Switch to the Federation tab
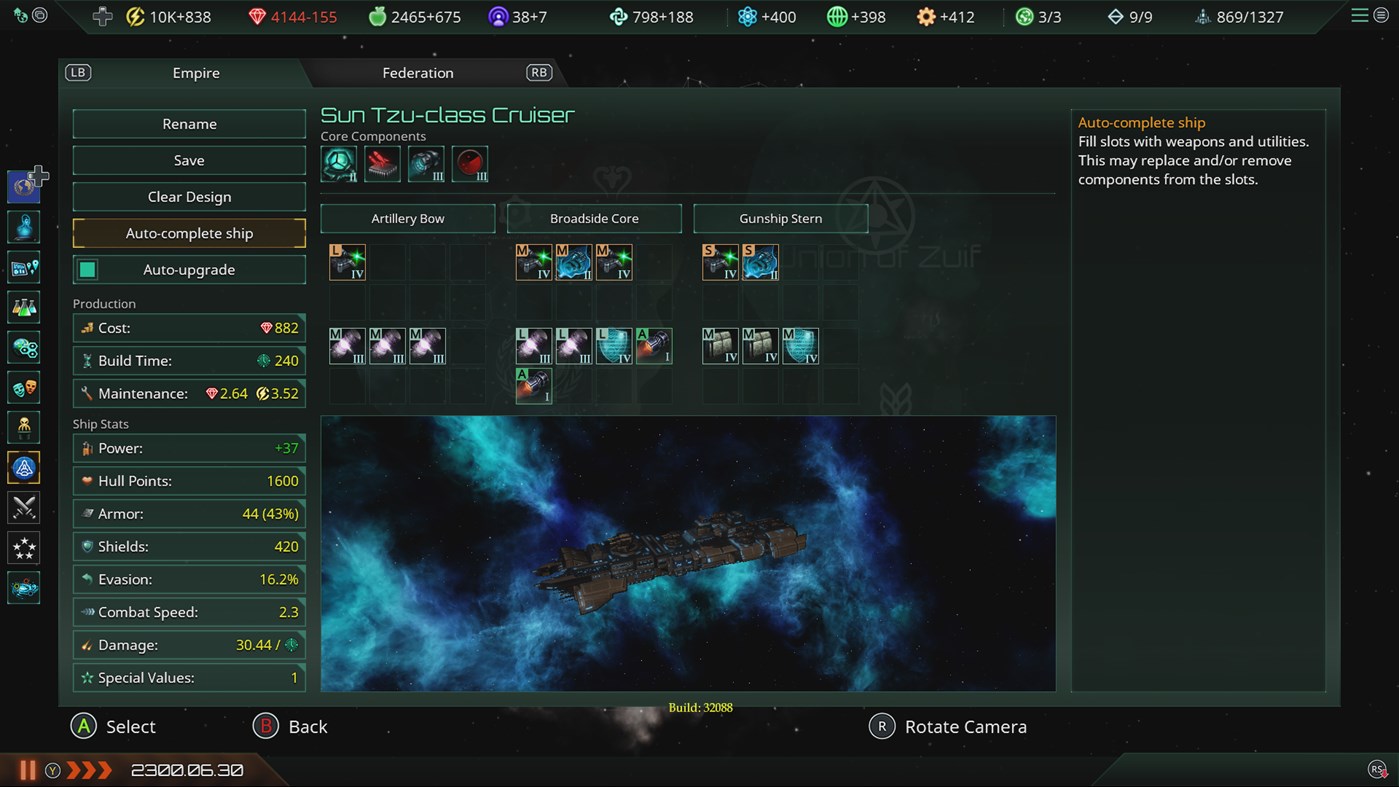 coord(418,72)
